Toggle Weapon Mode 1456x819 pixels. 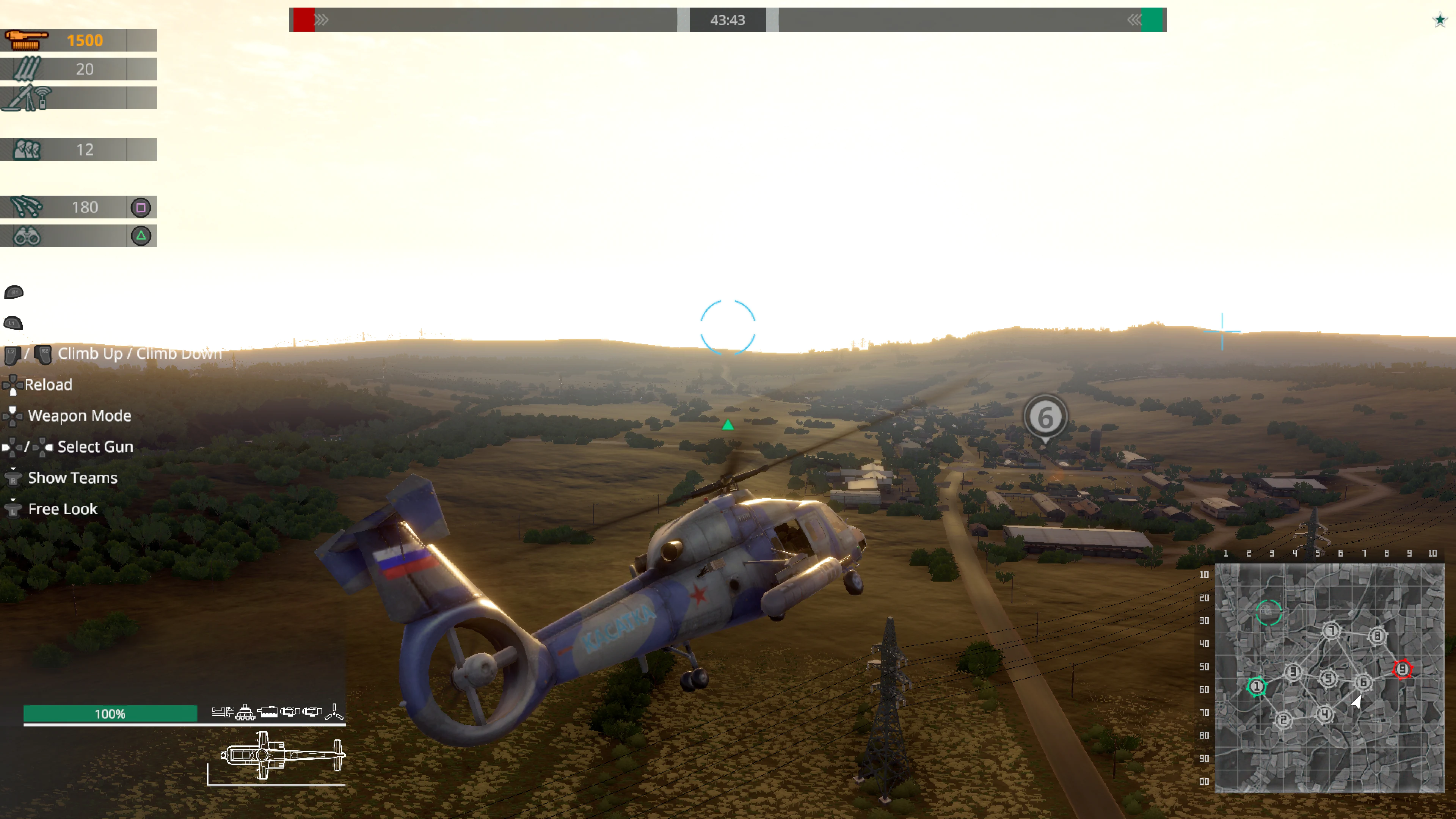[79, 416]
